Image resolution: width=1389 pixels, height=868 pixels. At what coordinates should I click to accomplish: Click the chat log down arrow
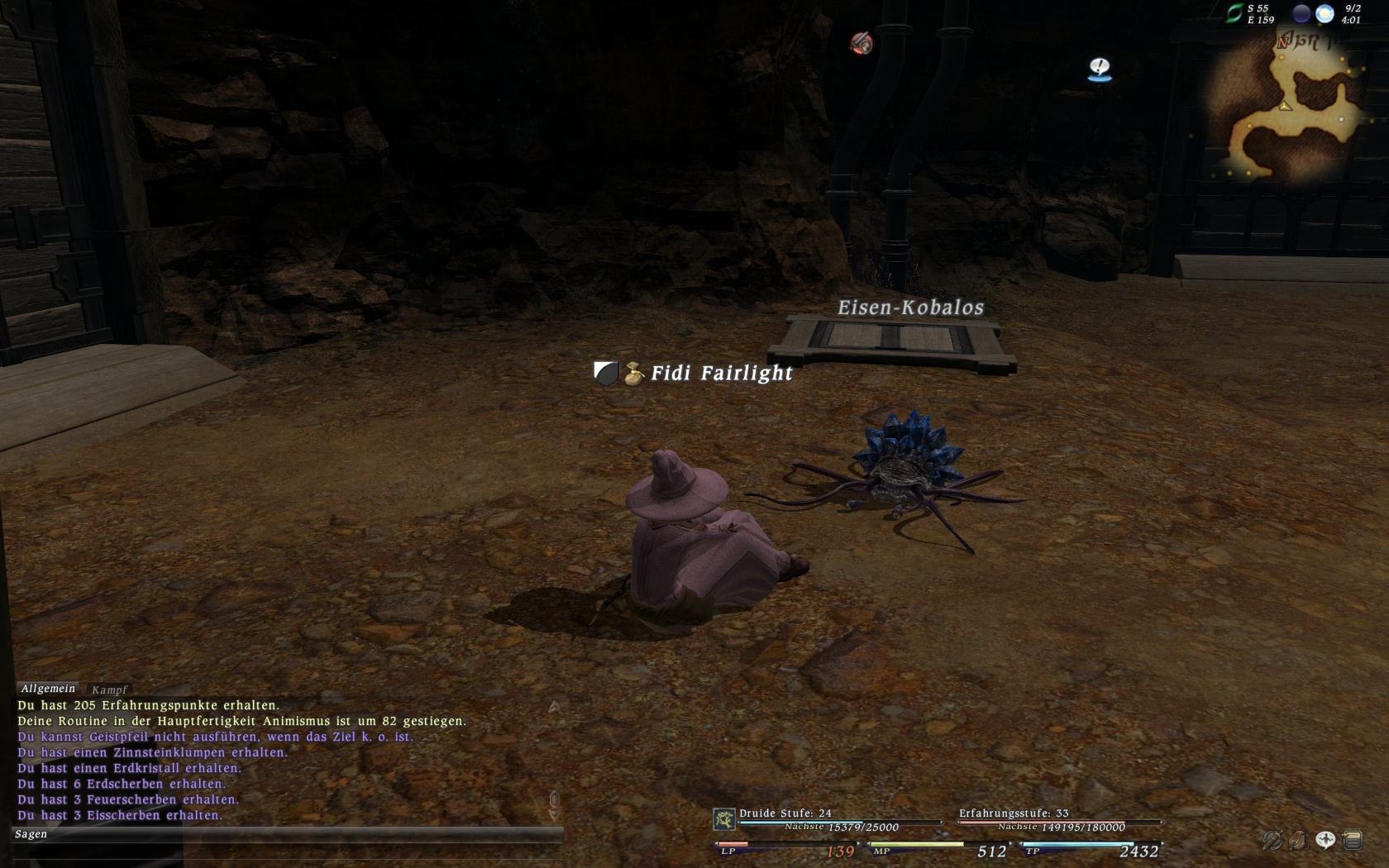click(x=554, y=814)
